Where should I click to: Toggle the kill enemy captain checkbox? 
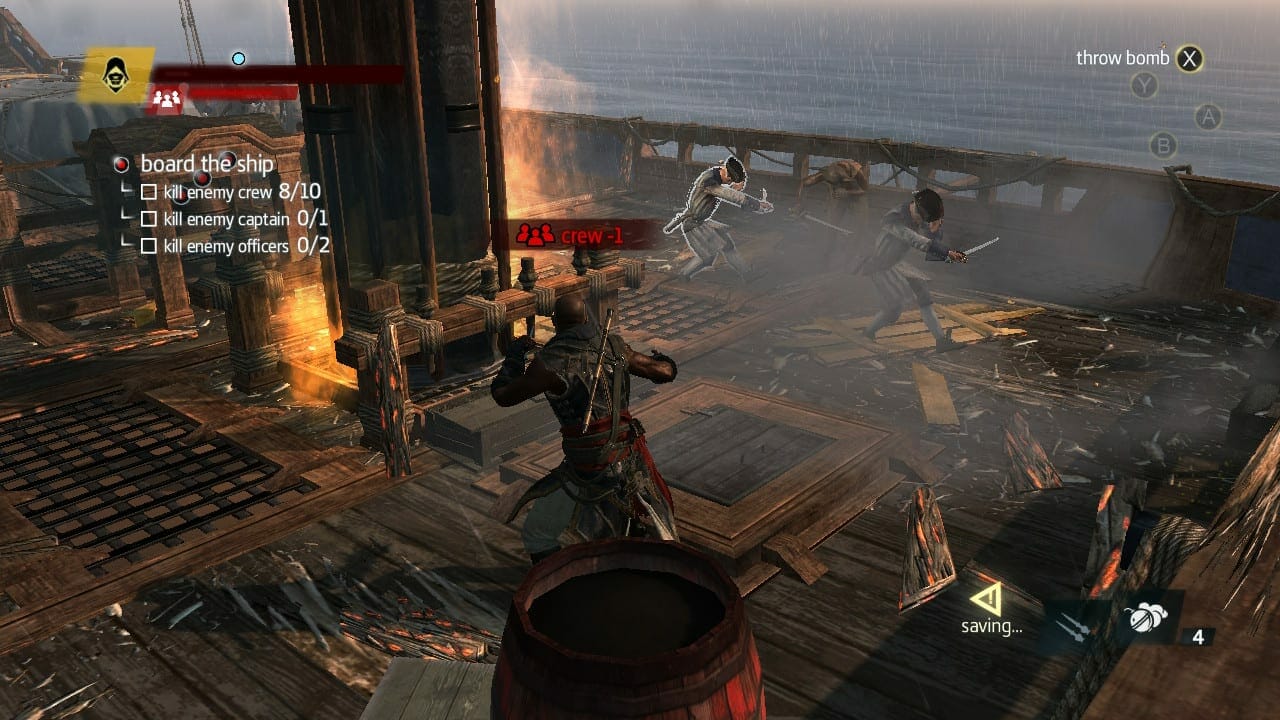coord(149,218)
